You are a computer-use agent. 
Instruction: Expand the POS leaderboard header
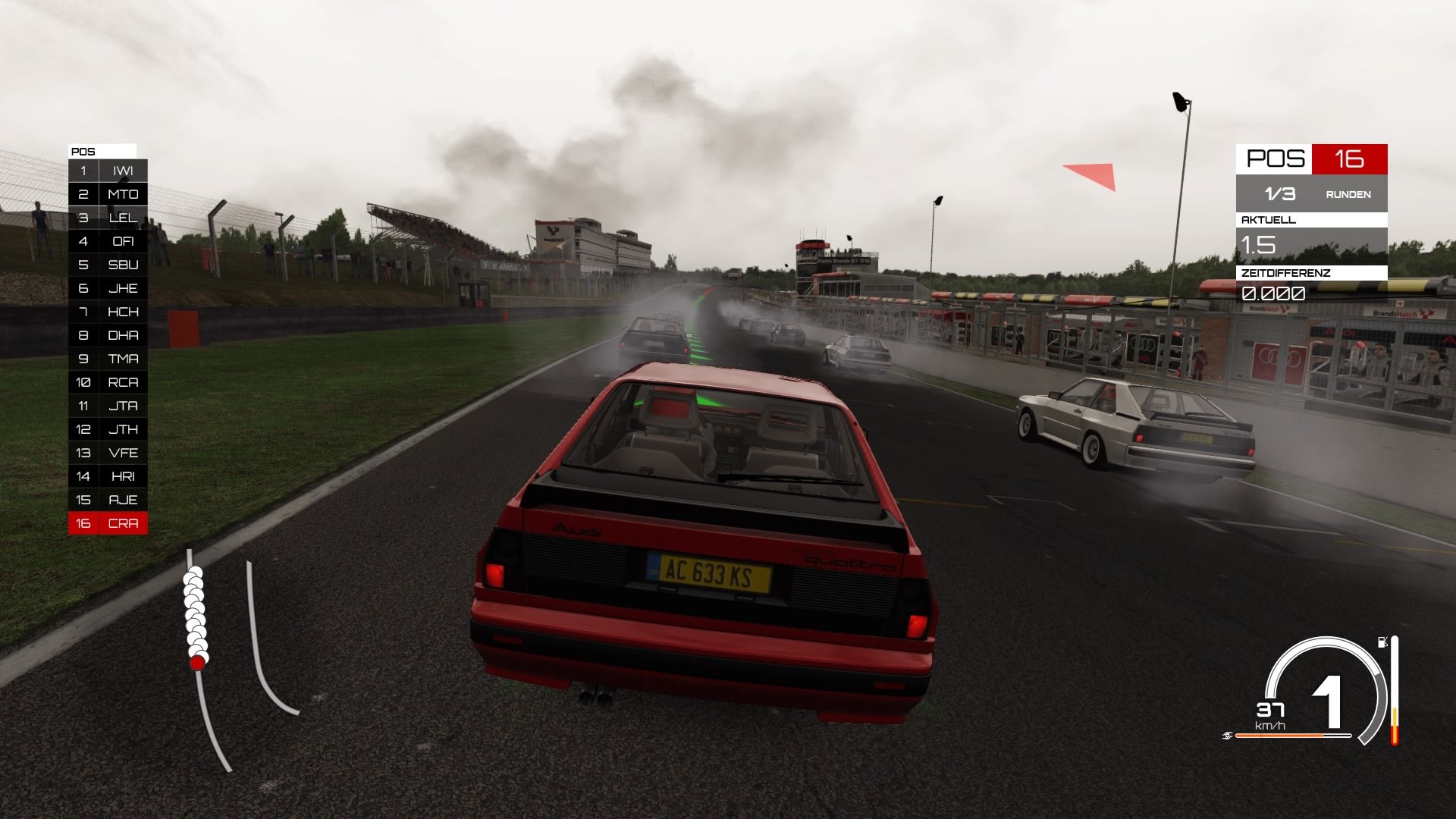(x=102, y=150)
